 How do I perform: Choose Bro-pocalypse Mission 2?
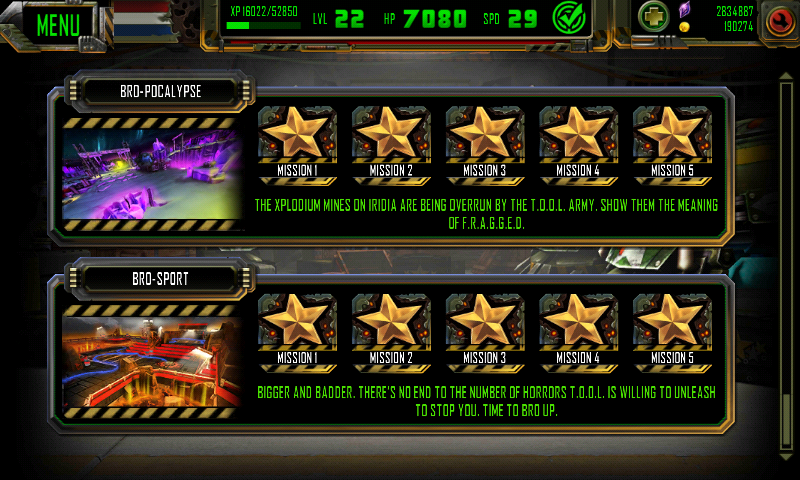click(391, 140)
